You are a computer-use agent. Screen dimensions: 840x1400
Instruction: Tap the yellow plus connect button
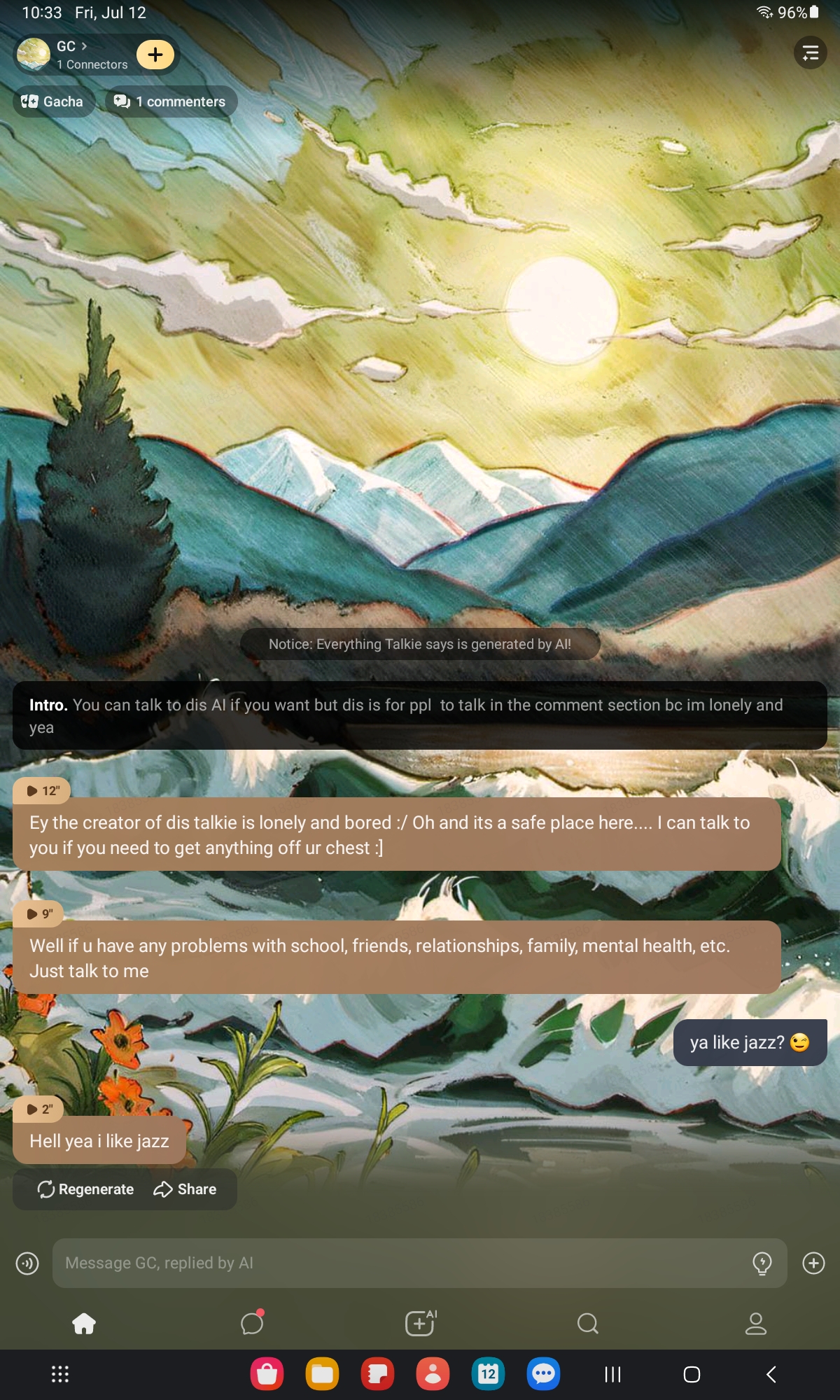(155, 54)
